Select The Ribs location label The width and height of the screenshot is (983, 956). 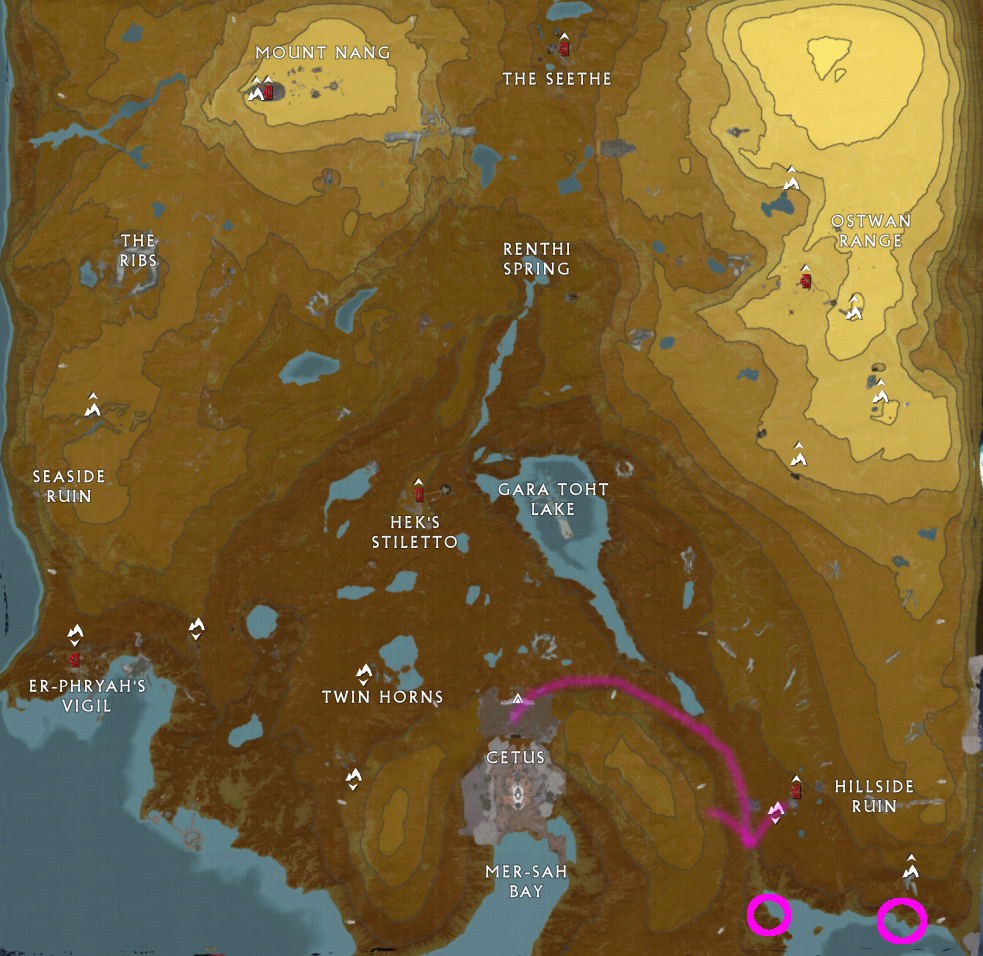coord(138,250)
